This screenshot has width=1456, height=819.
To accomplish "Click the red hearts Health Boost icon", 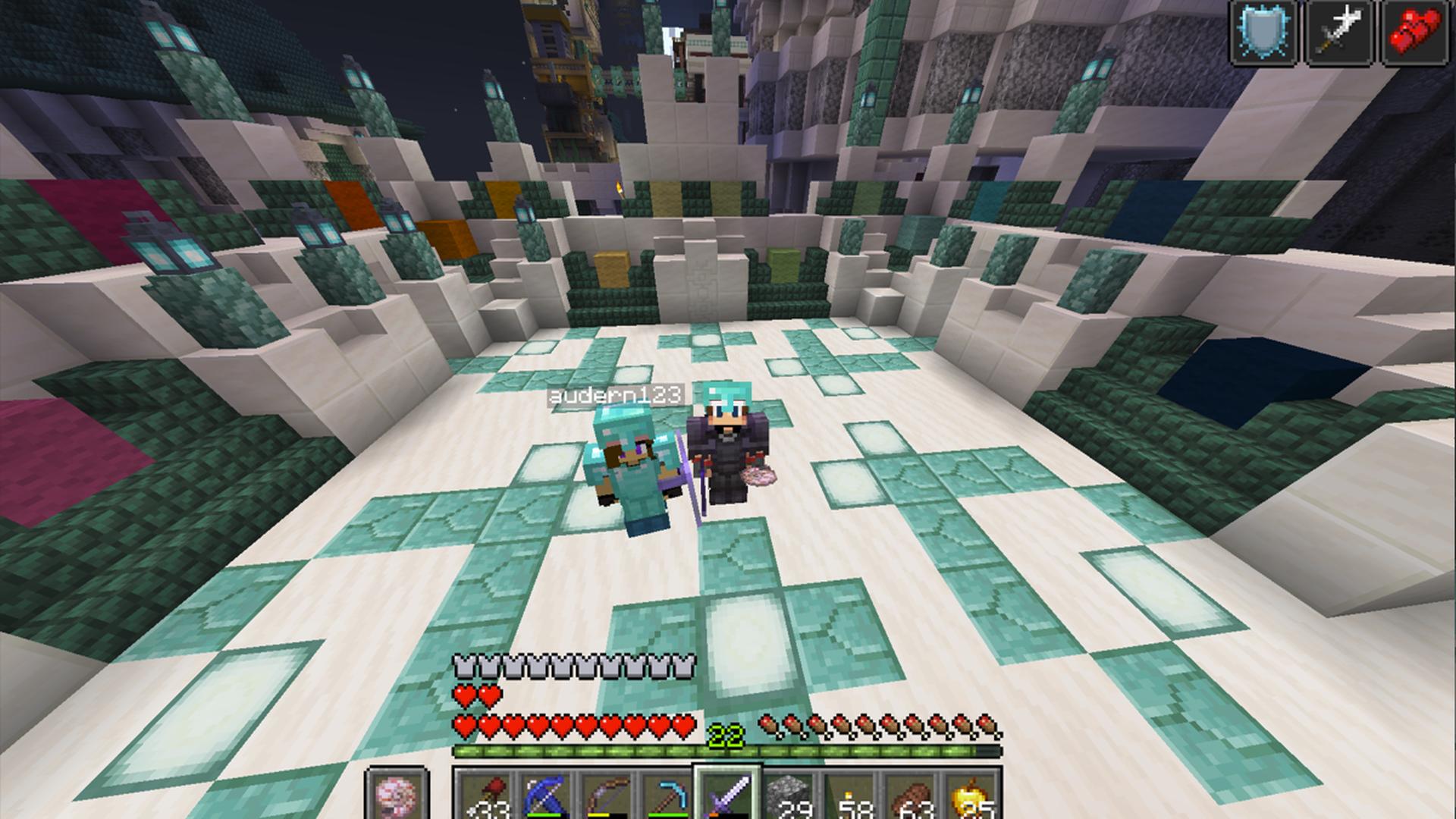I will [1417, 32].
